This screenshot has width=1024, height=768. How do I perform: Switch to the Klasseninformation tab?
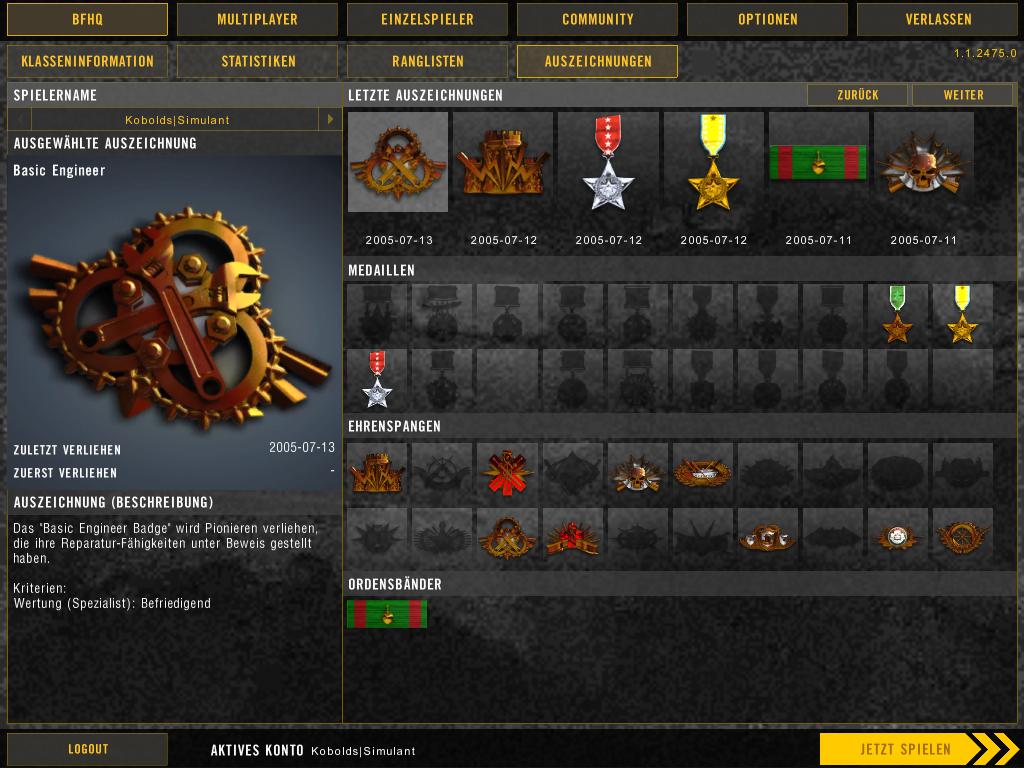click(x=87, y=61)
